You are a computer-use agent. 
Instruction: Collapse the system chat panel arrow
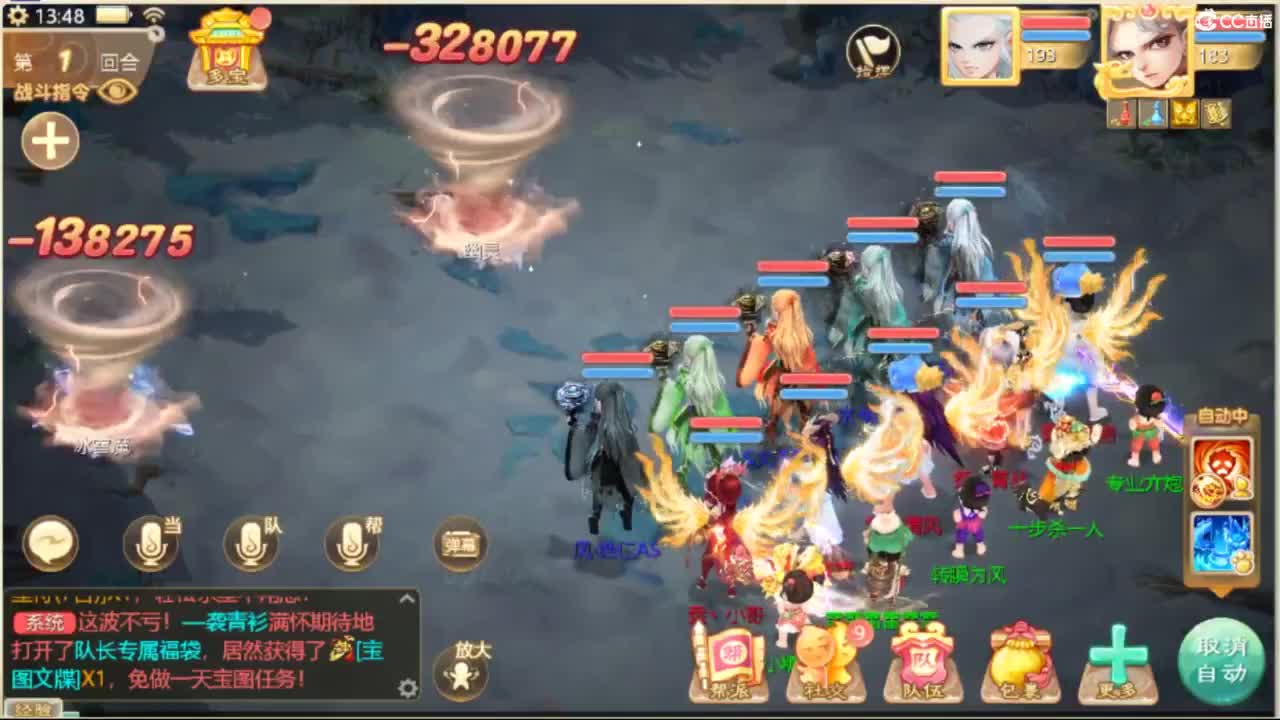pos(405,600)
